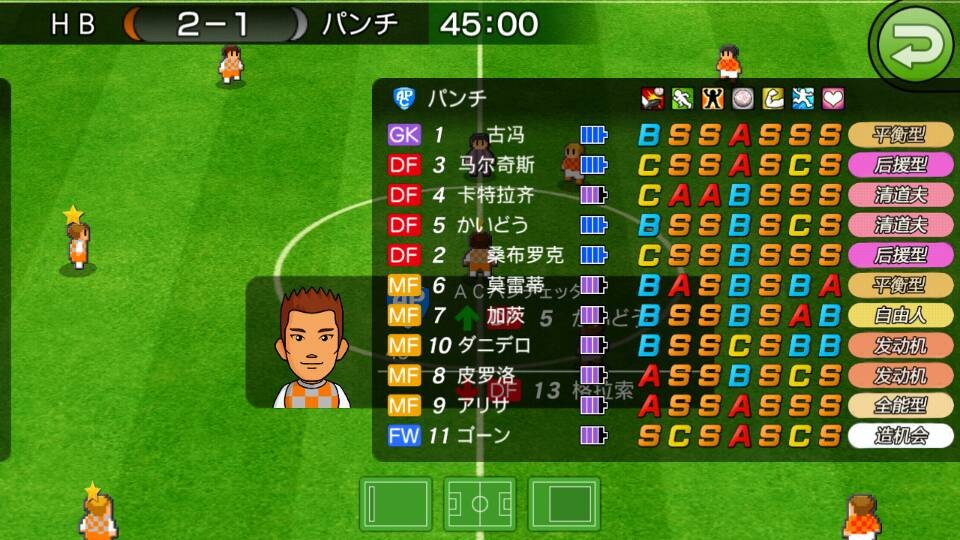Choose defender number 4 卡特拉齐
The height and width of the screenshot is (540, 960).
click(497, 195)
